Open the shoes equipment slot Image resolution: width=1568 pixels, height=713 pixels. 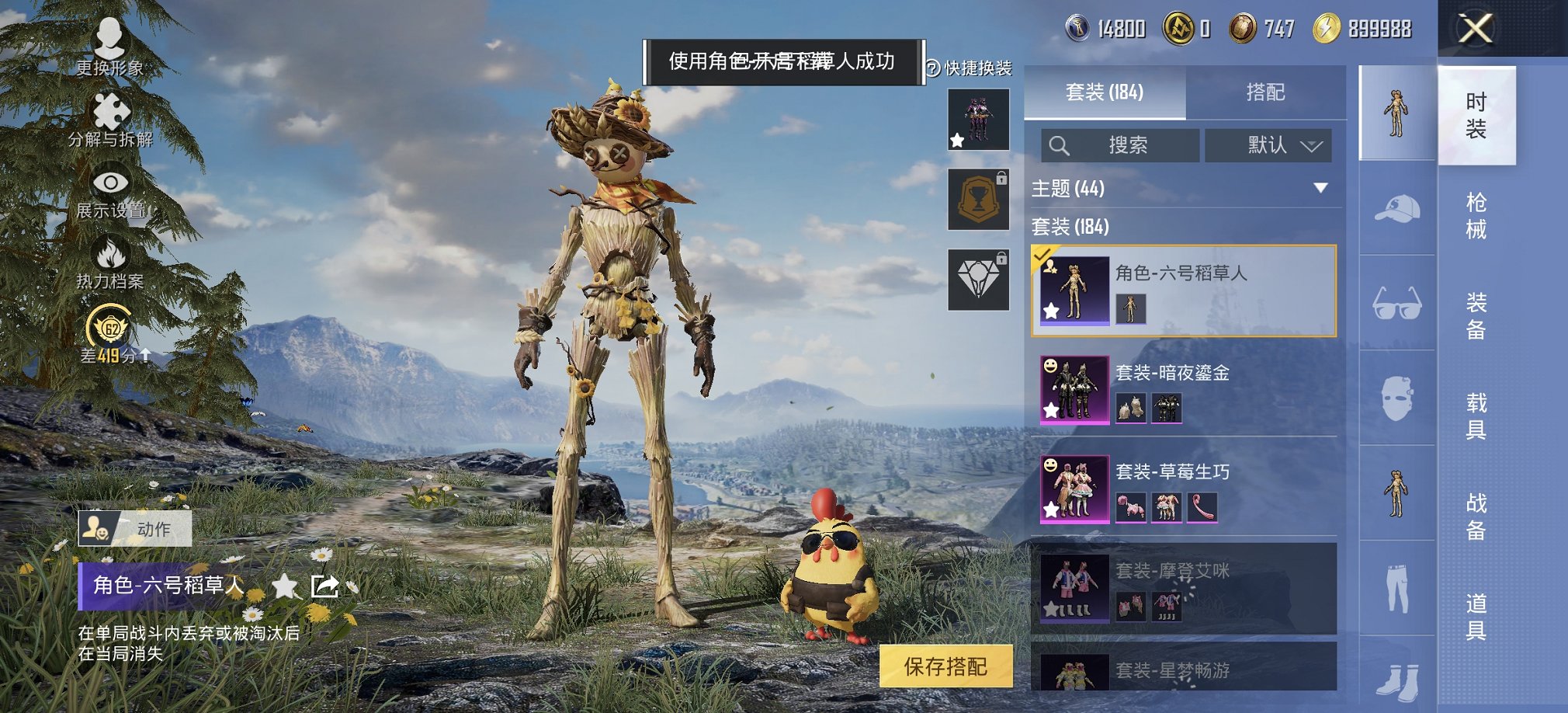pyautogui.click(x=1397, y=683)
